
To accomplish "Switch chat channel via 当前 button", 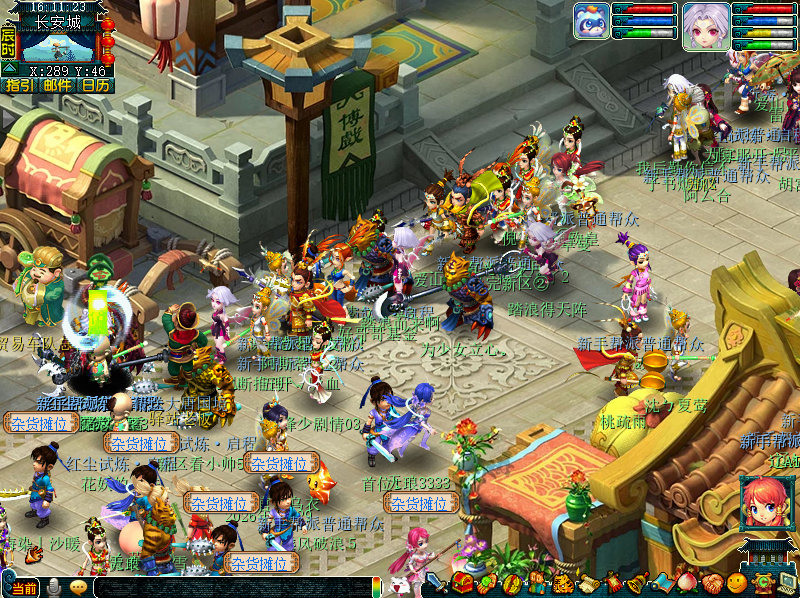I will 24,588.
